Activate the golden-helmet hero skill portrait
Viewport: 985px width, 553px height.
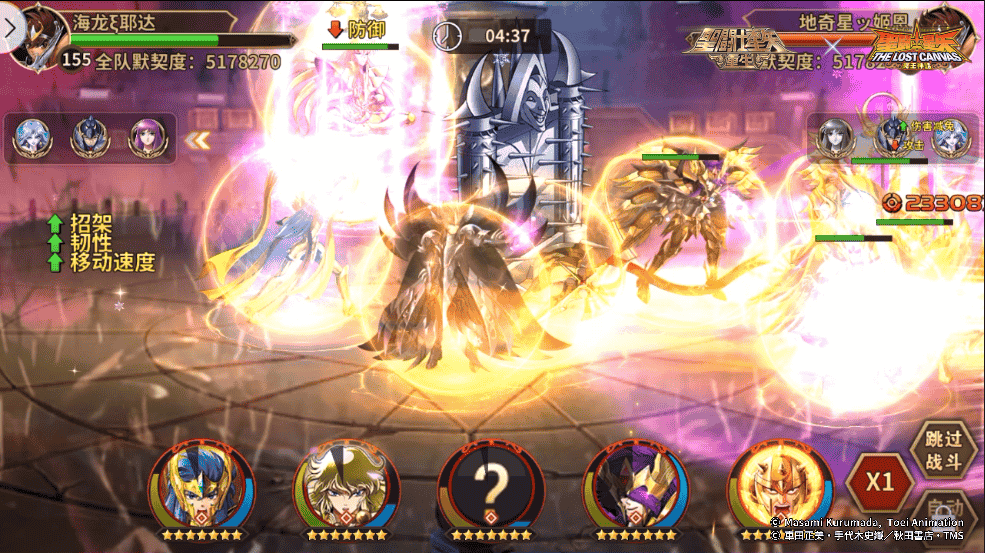pyautogui.click(x=781, y=488)
